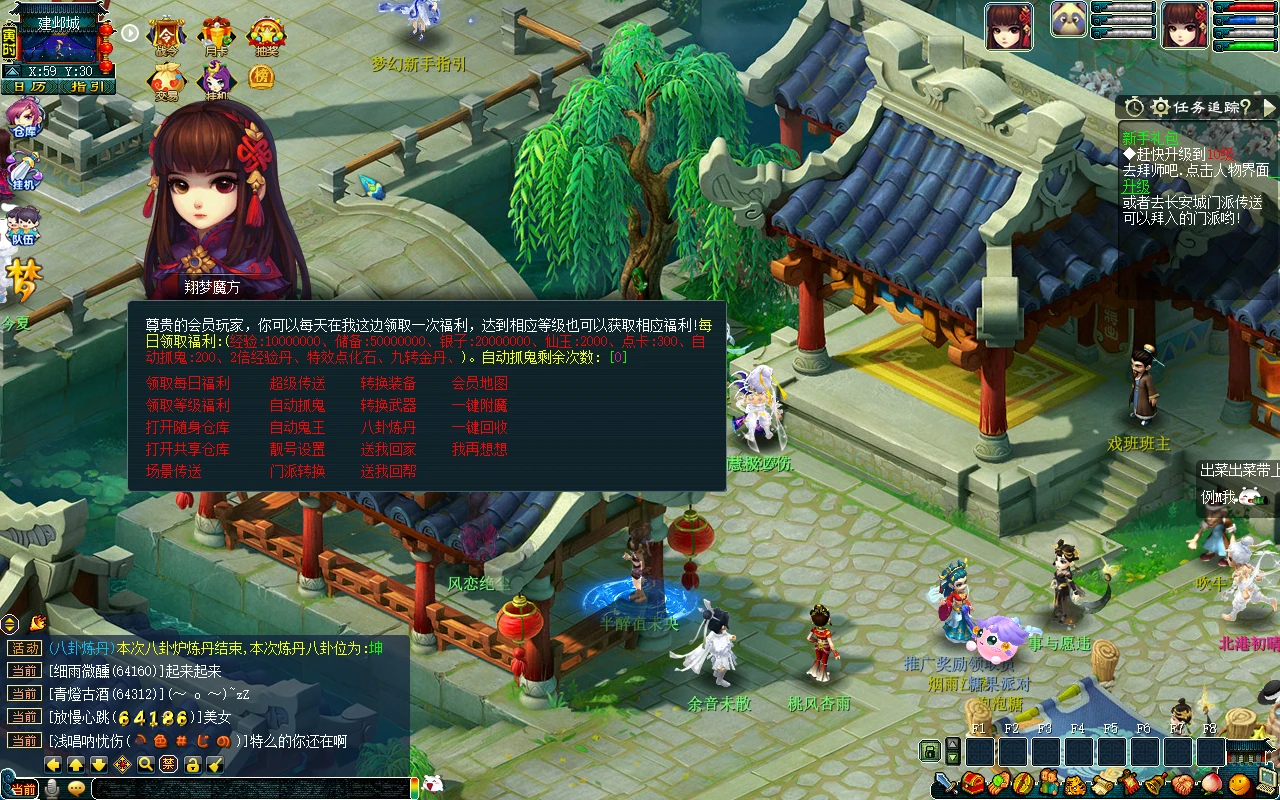Claim daily welfare via 领取每日福利

(x=187, y=383)
